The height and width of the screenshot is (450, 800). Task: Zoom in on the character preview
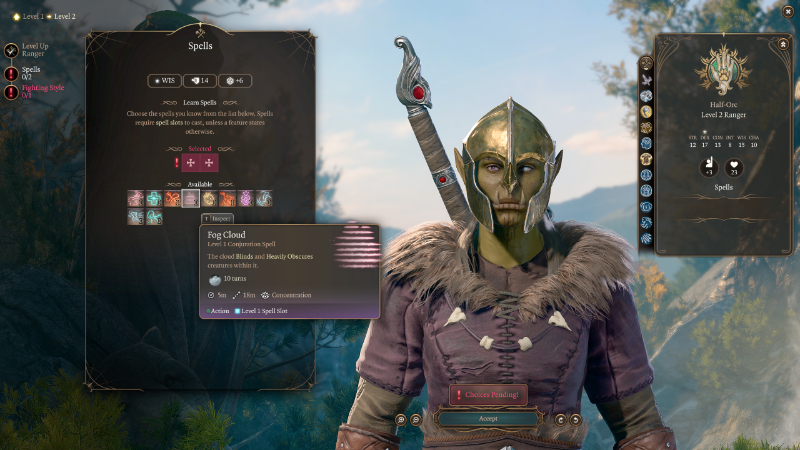(x=401, y=419)
